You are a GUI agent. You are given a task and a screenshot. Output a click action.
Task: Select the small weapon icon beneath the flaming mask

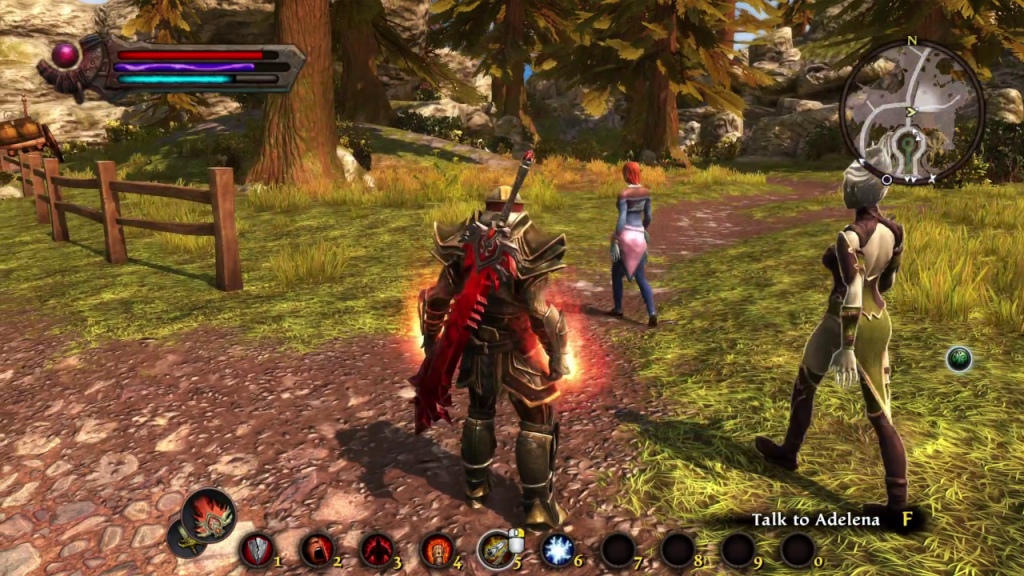pos(184,539)
